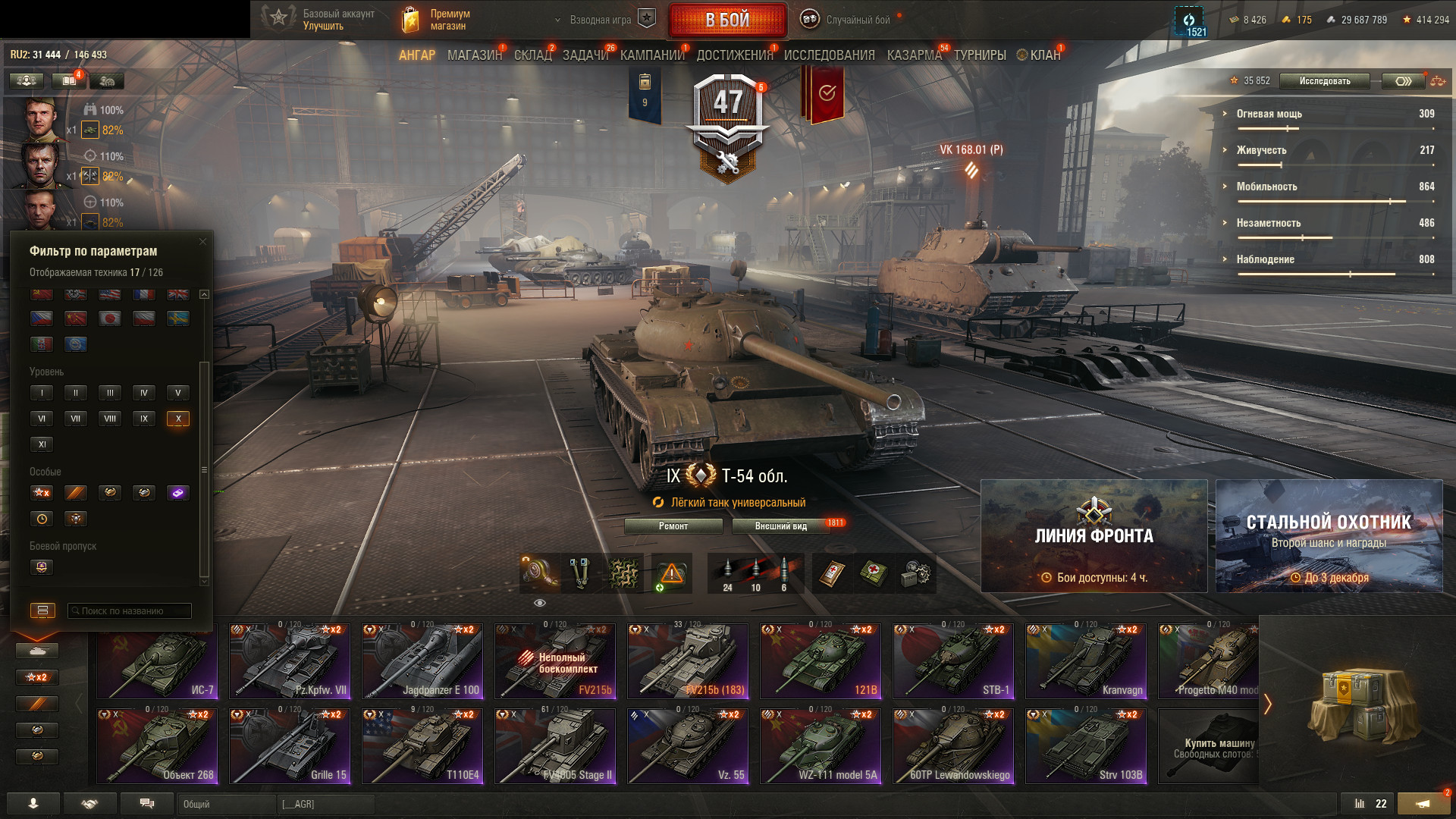Start battle with the В БОЙ button
Viewport: 1456px width, 819px height.
point(727,20)
